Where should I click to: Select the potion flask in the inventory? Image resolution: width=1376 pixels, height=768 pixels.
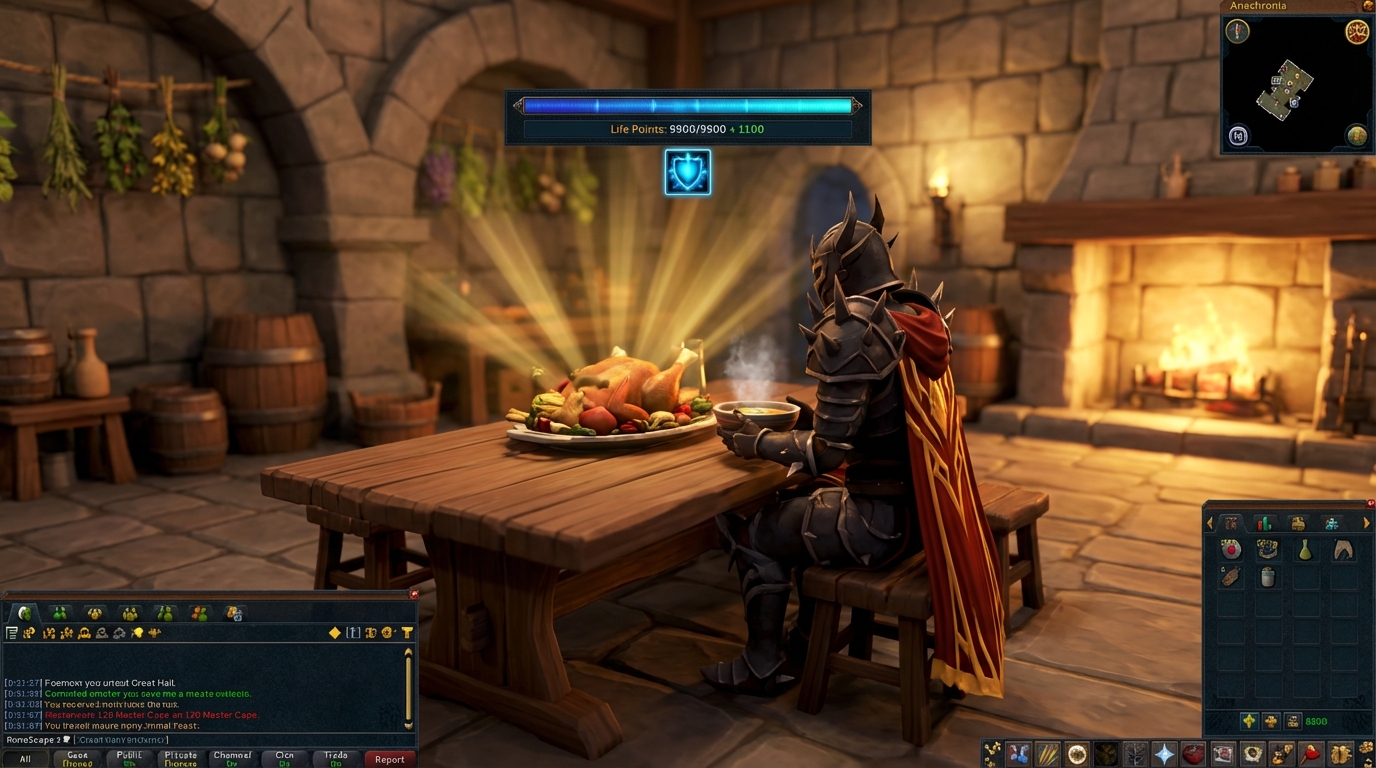(x=1306, y=550)
